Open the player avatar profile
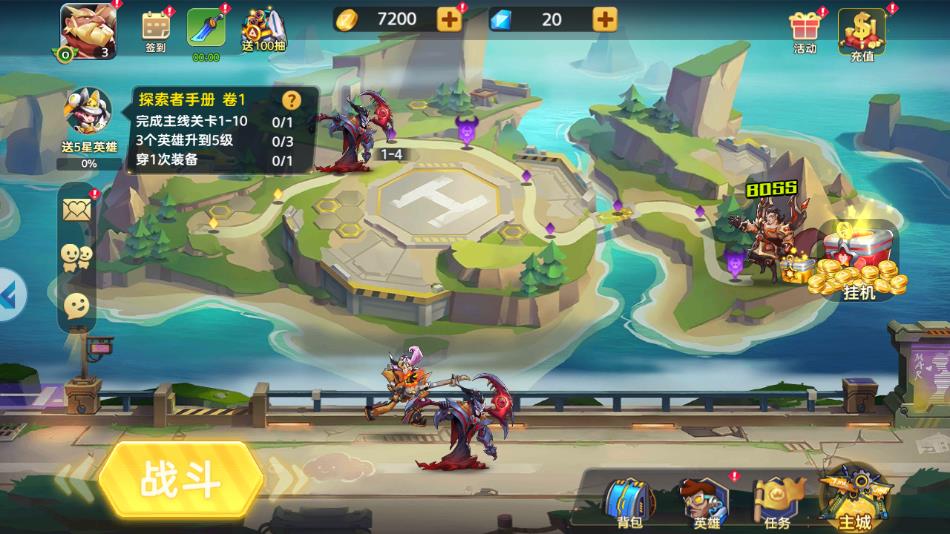Viewport: 950px width, 534px height. pyautogui.click(x=88, y=30)
